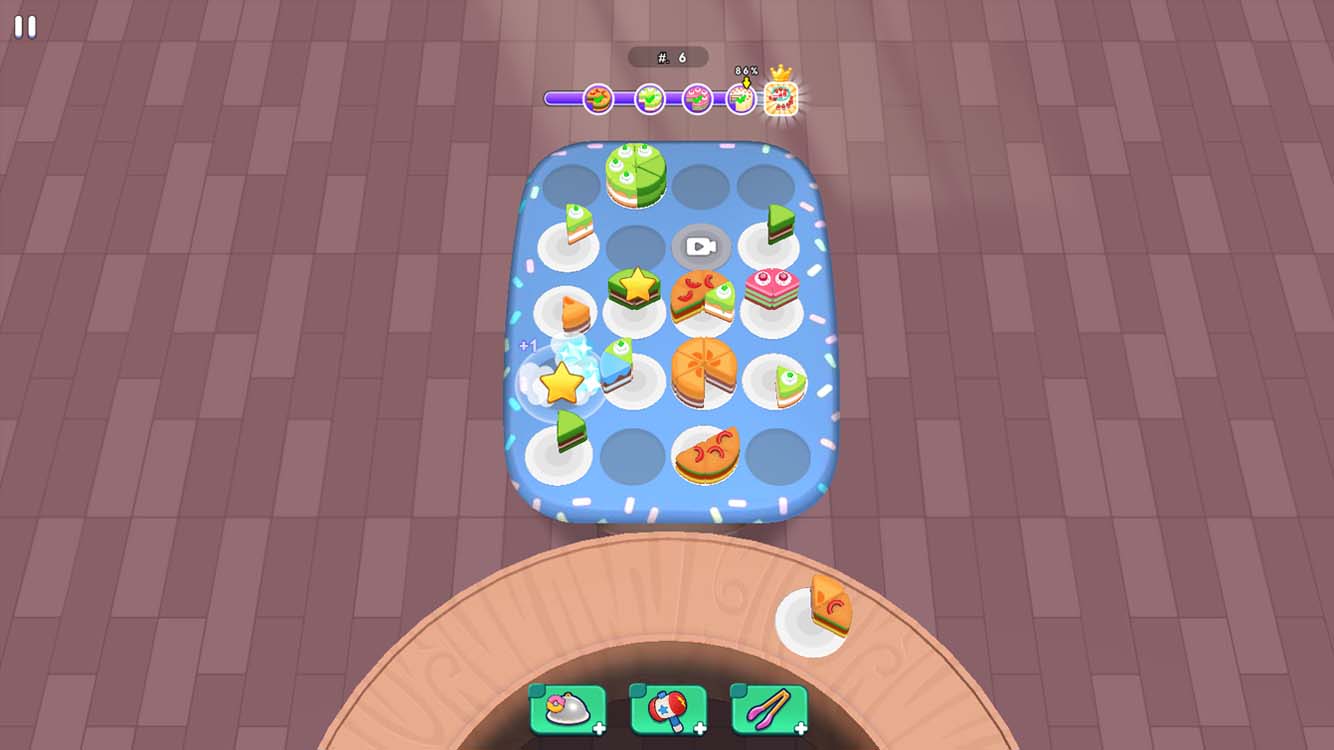Select the large green cake at top
The width and height of the screenshot is (1334, 750).
(x=637, y=175)
